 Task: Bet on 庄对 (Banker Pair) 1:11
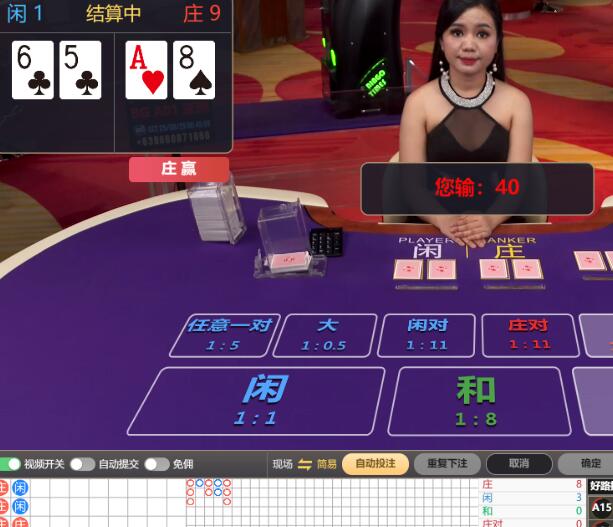point(528,335)
